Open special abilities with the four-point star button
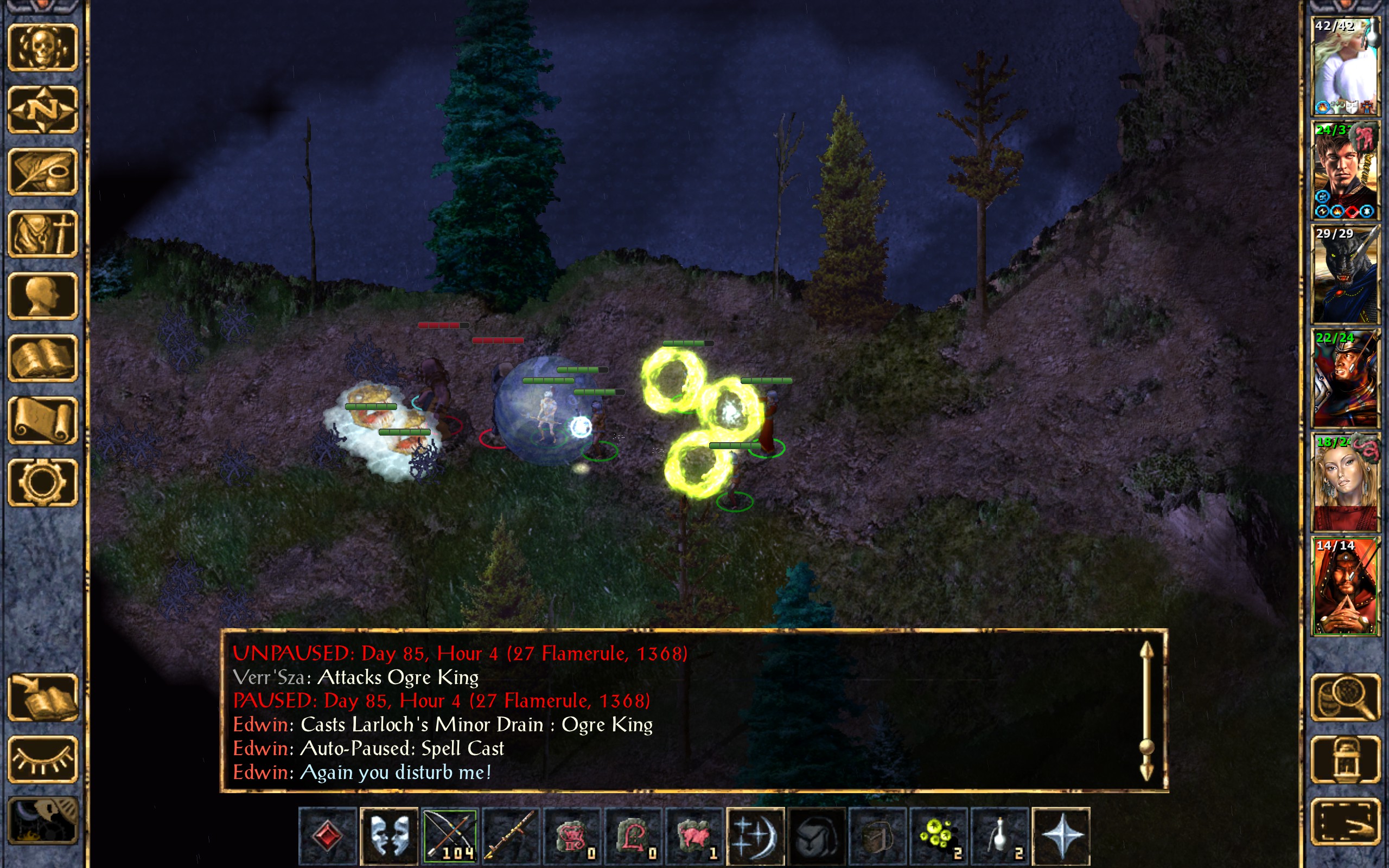The width and height of the screenshot is (1389, 868). coord(1061,835)
